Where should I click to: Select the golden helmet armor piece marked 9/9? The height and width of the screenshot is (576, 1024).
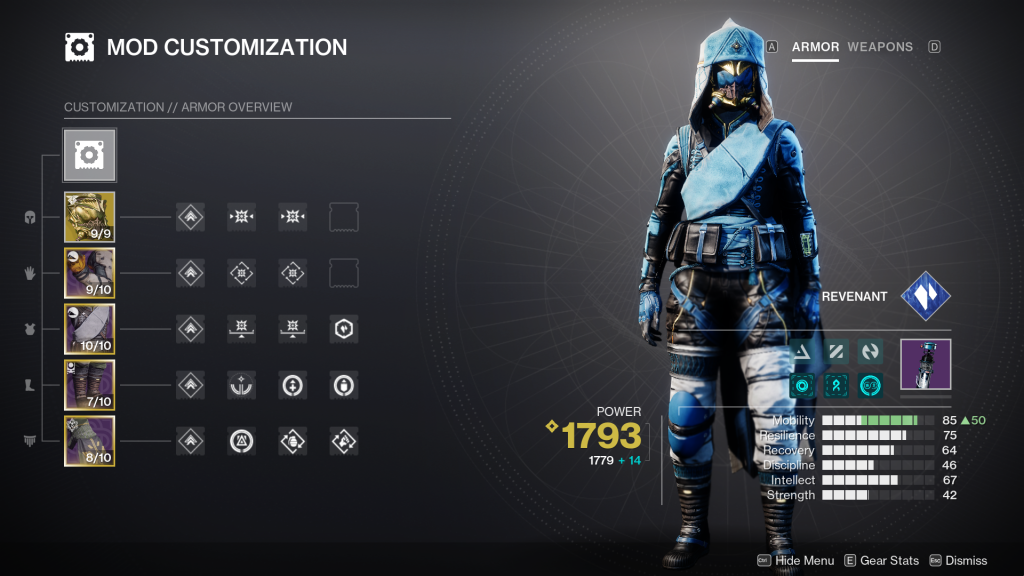[90, 217]
